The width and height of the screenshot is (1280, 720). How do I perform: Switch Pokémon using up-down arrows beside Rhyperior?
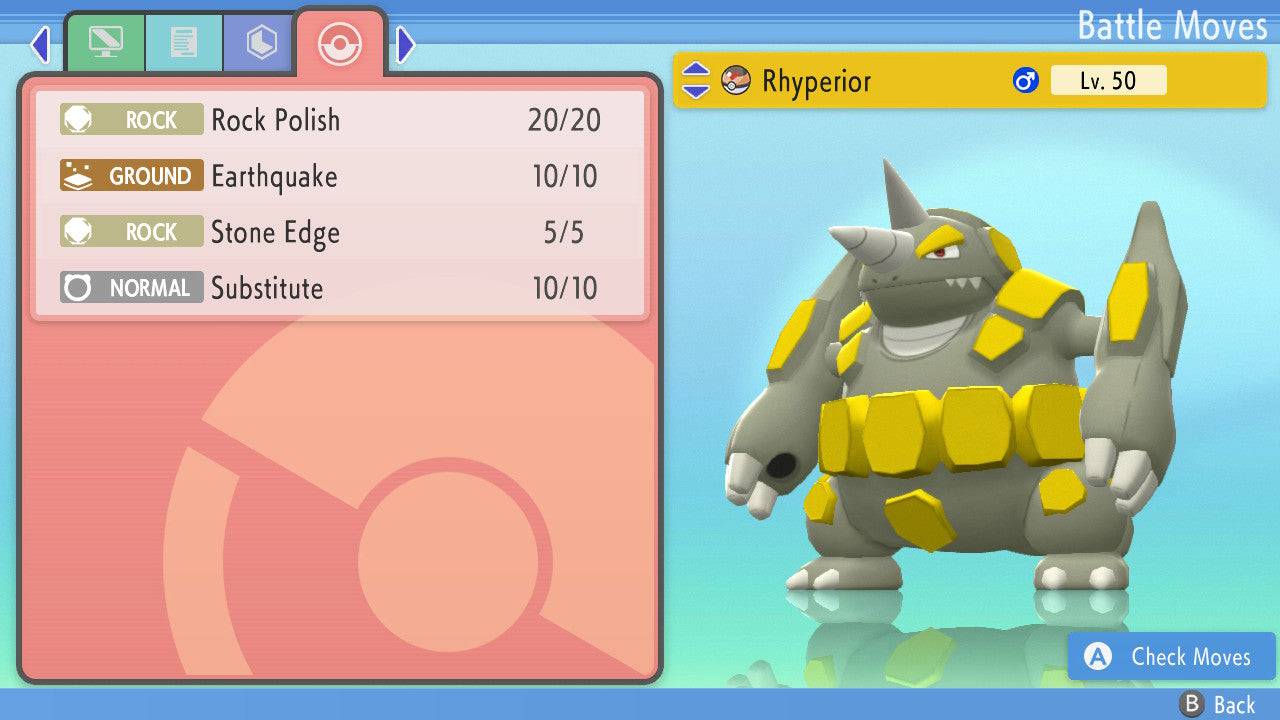[695, 81]
